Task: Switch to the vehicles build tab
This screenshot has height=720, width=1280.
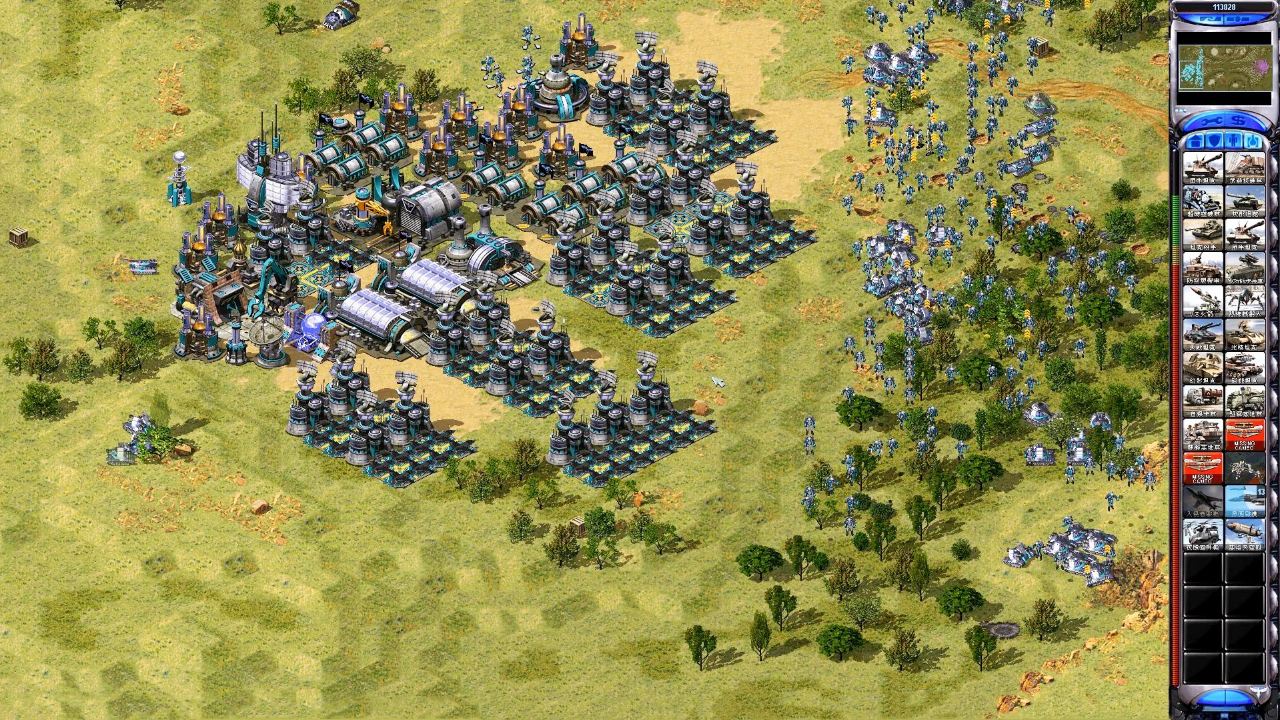Action: (x=1253, y=140)
